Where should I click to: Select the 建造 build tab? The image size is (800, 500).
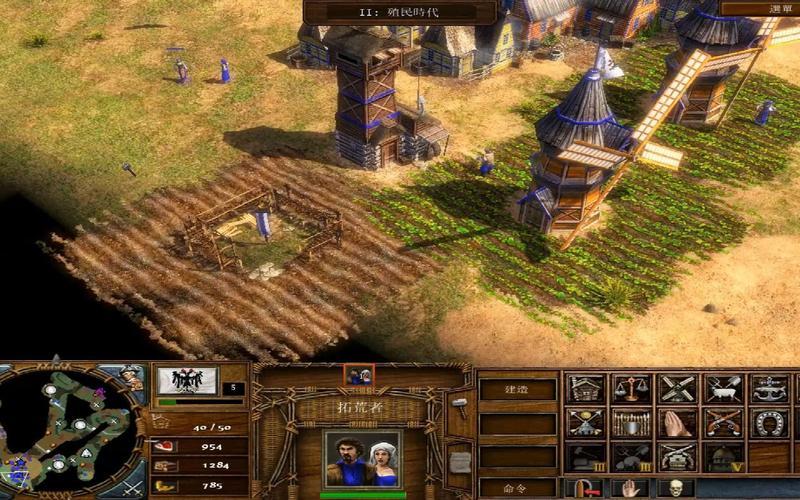pyautogui.click(x=516, y=387)
